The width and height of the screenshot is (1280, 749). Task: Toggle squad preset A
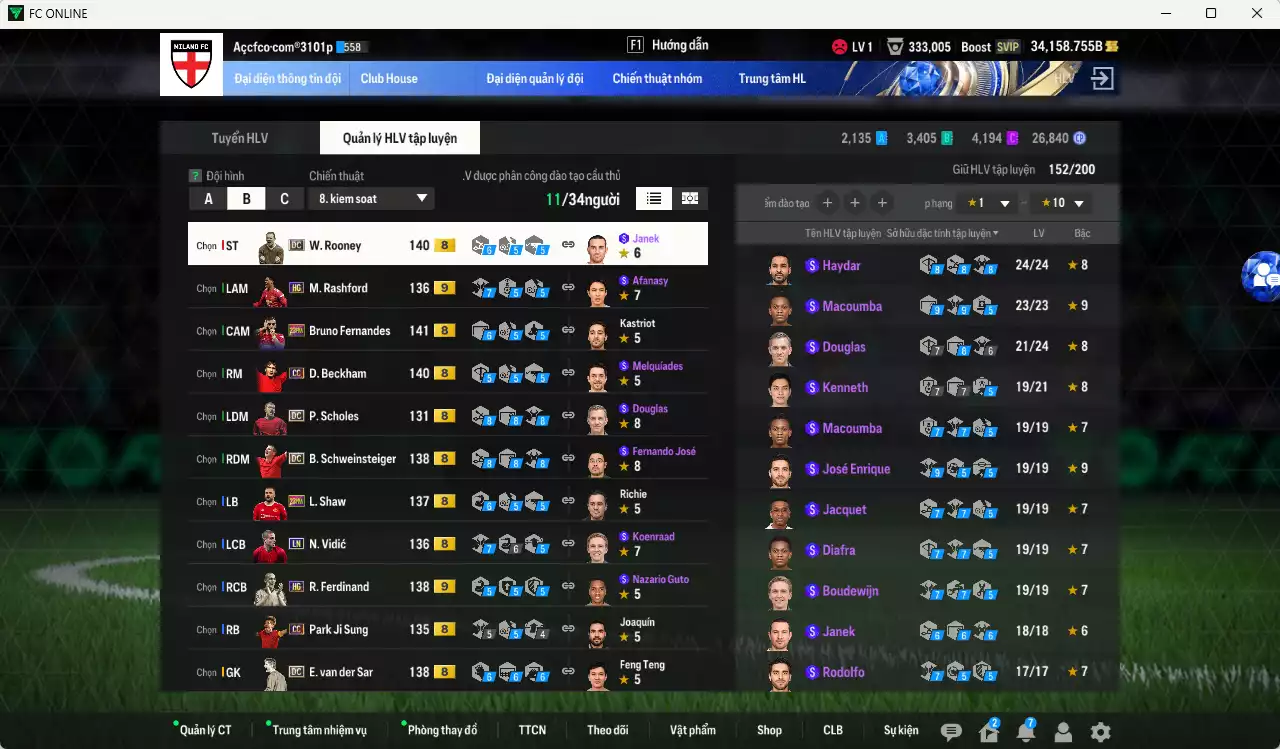208,198
